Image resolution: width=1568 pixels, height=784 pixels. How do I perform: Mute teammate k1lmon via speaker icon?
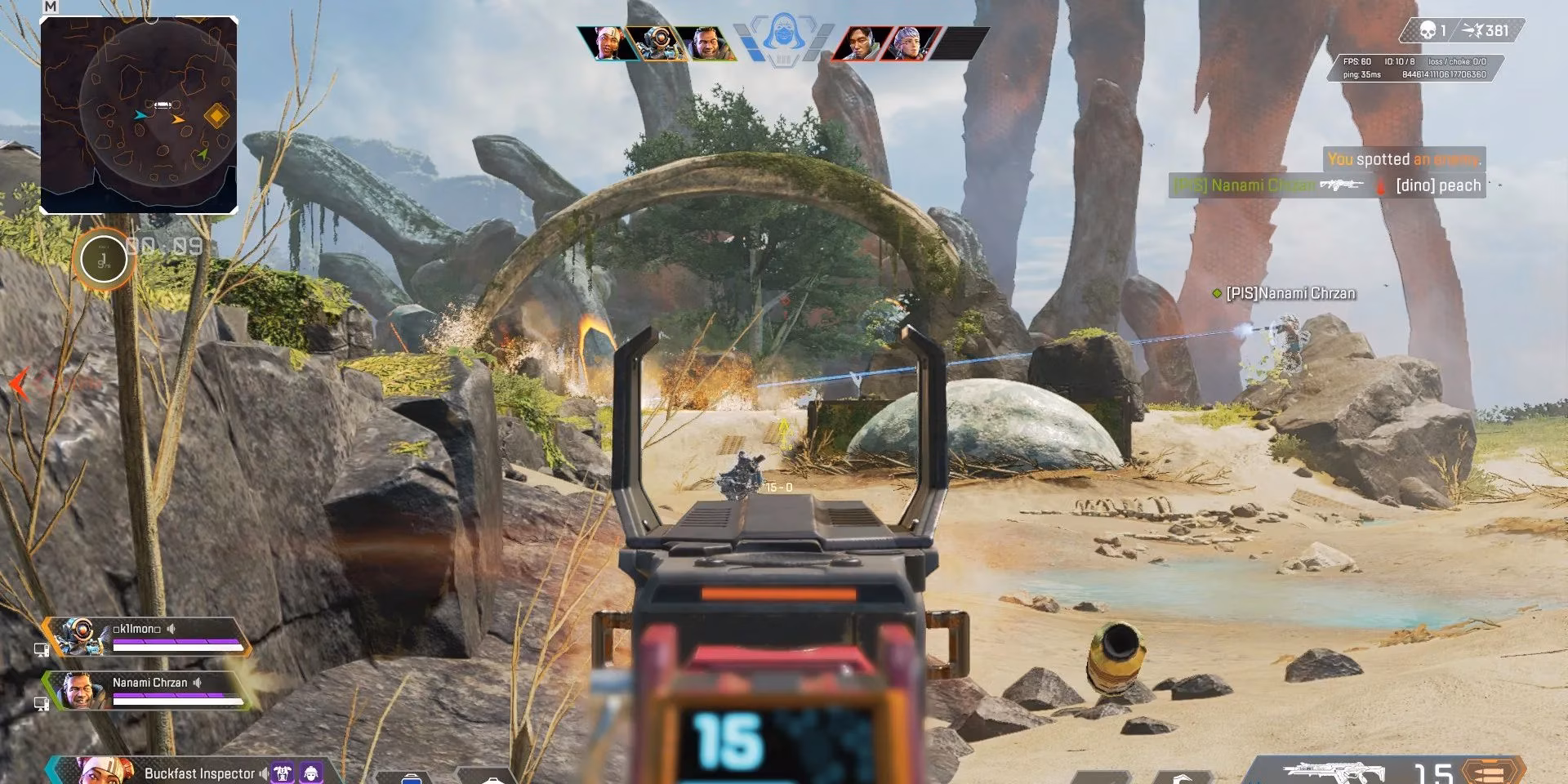[171, 628]
